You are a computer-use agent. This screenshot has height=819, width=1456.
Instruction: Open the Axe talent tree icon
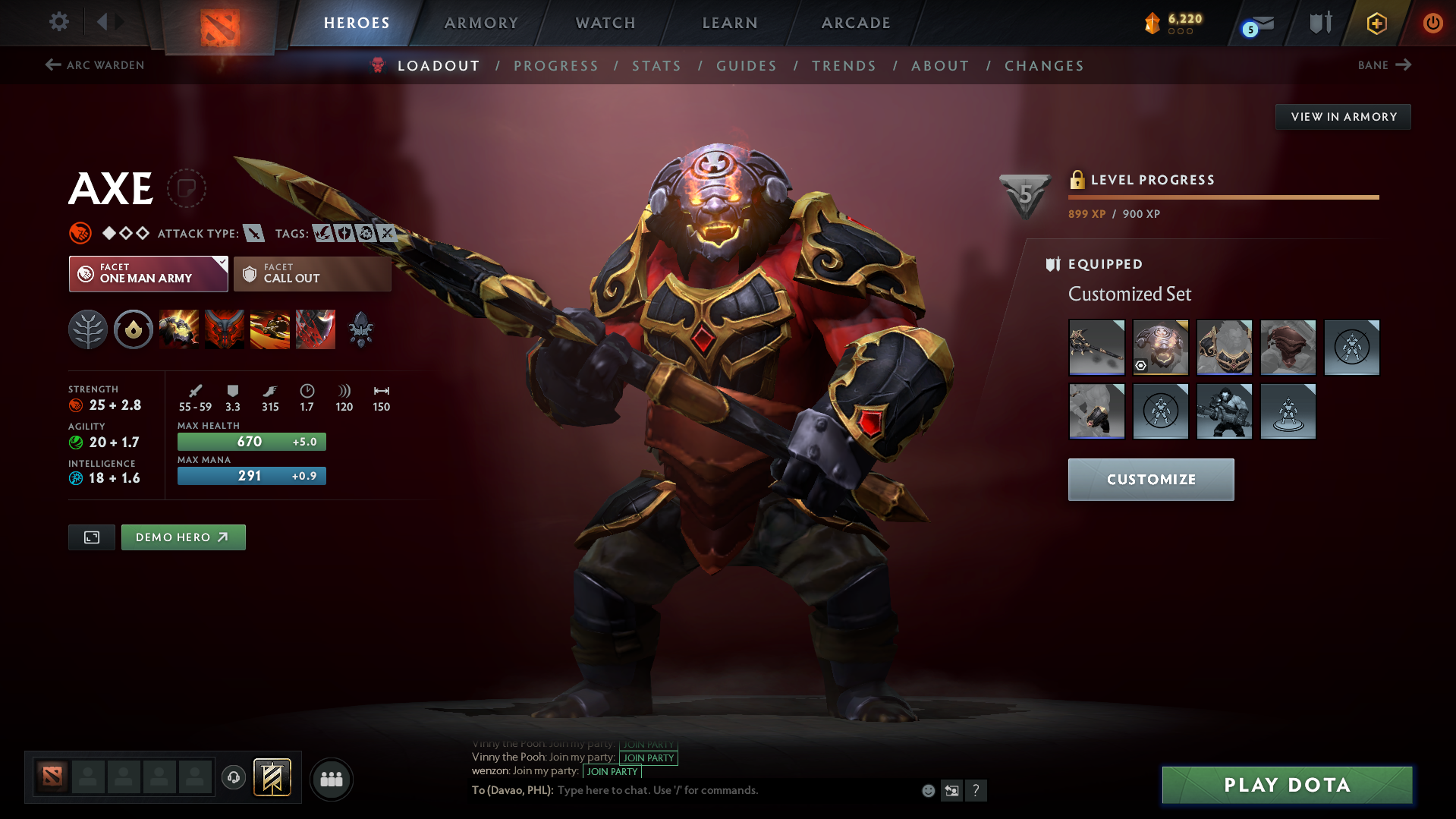pos(88,329)
